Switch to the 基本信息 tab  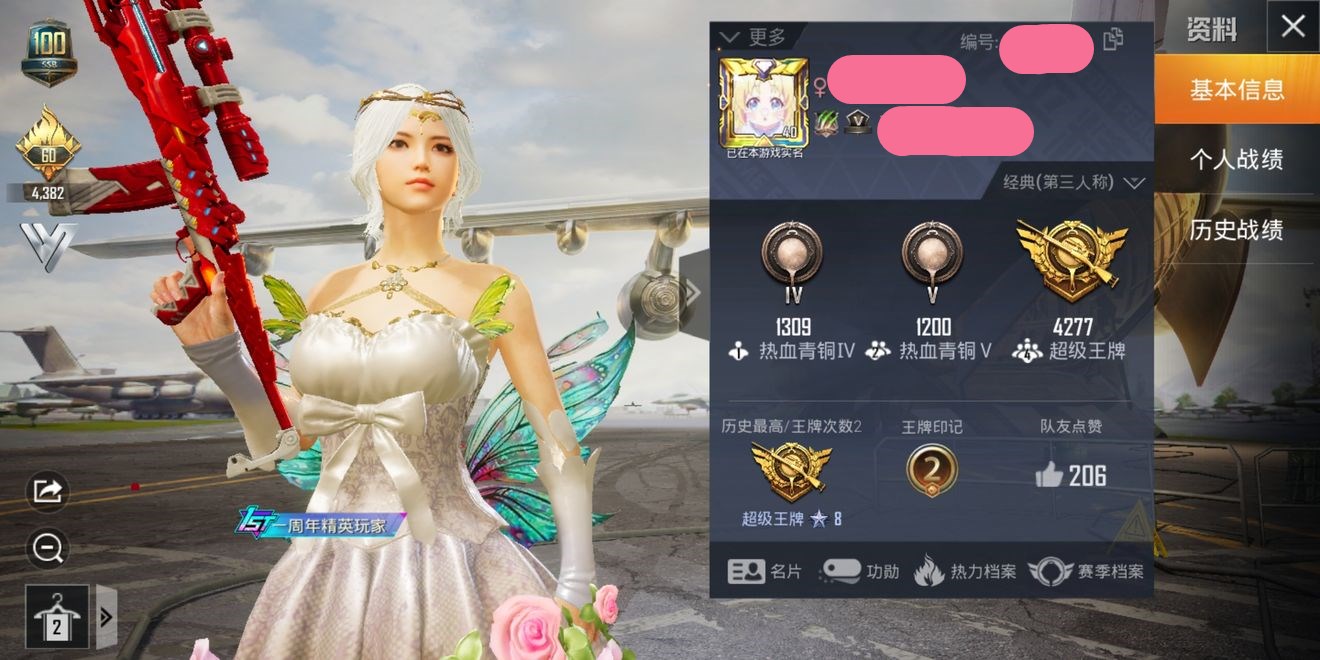(1237, 90)
